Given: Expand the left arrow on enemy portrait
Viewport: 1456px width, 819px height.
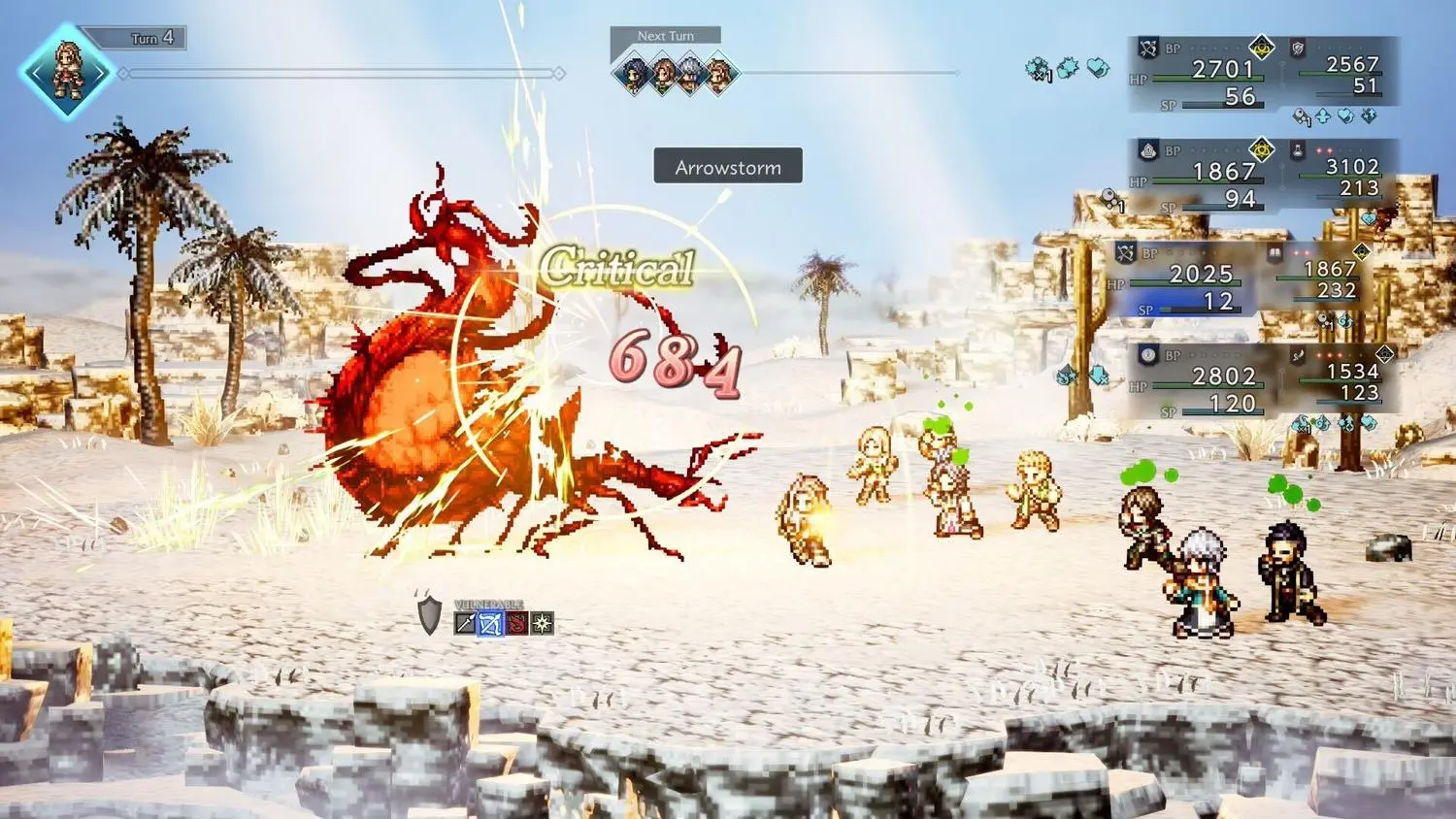Looking at the screenshot, I should 37,73.
